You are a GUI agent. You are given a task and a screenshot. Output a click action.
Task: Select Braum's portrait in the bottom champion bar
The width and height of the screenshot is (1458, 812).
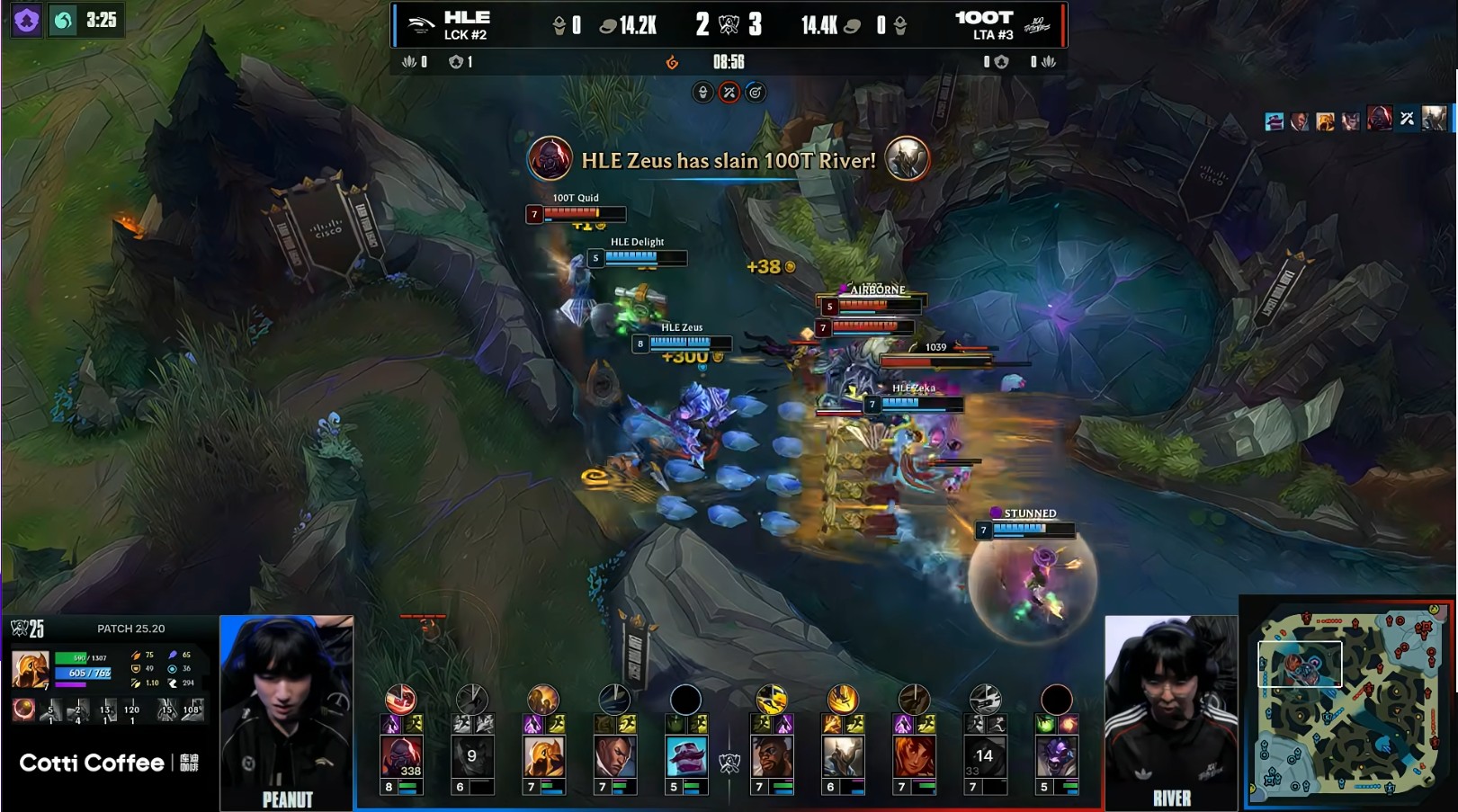[x=686, y=756]
